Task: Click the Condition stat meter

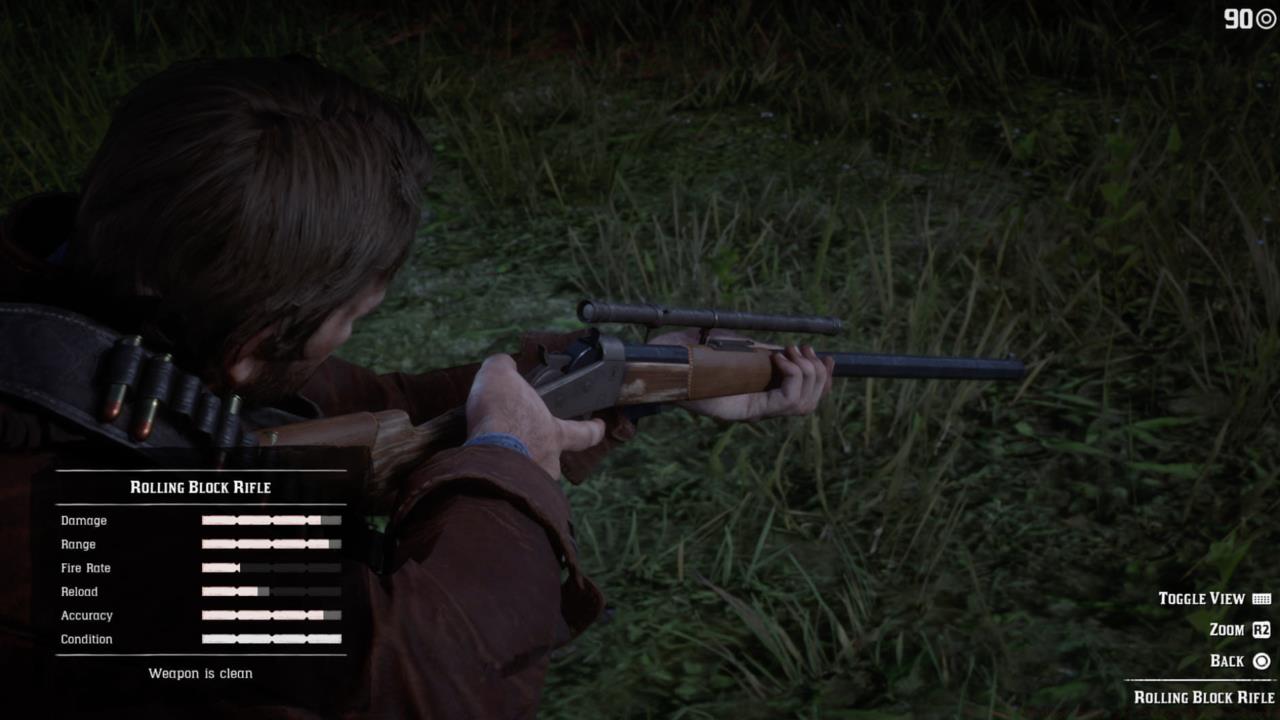Action: click(x=270, y=639)
